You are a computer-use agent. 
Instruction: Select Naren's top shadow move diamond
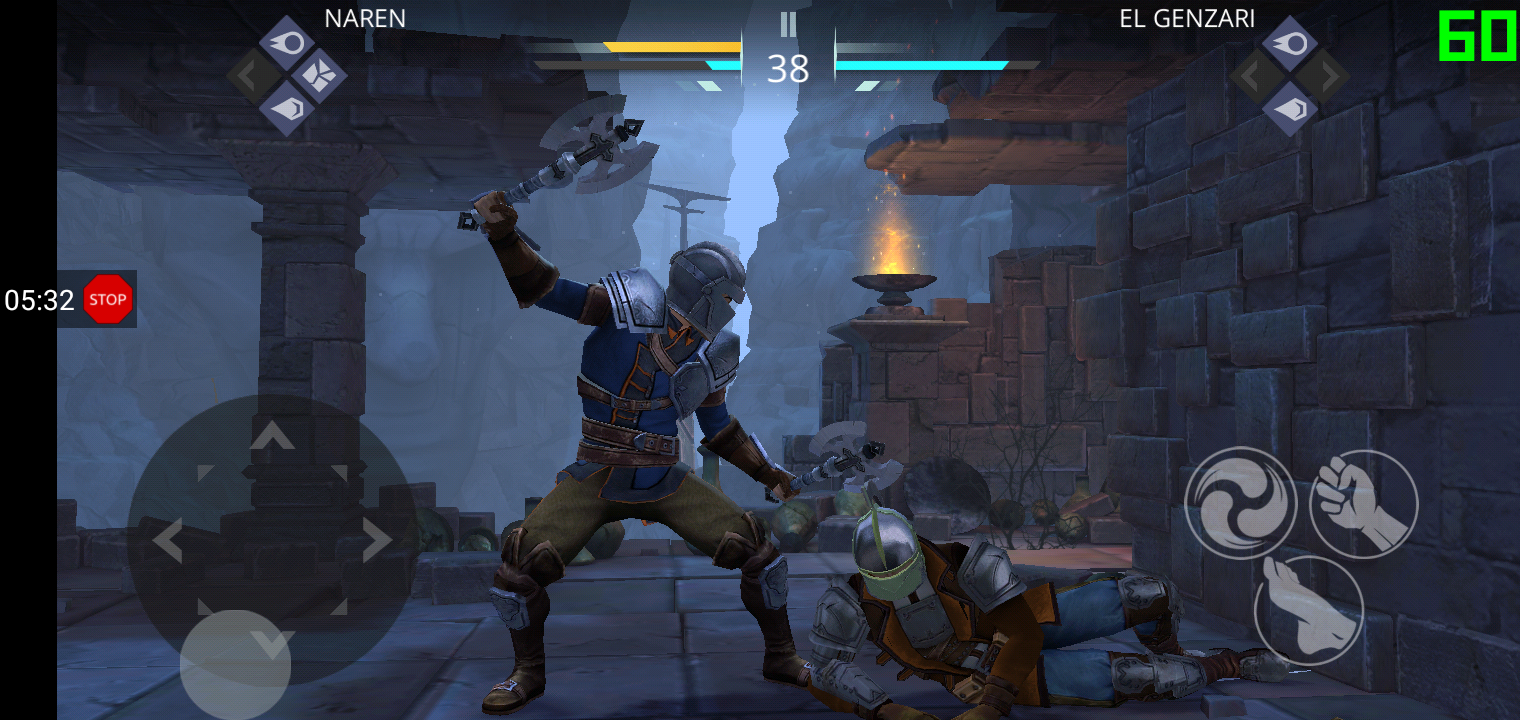point(288,43)
